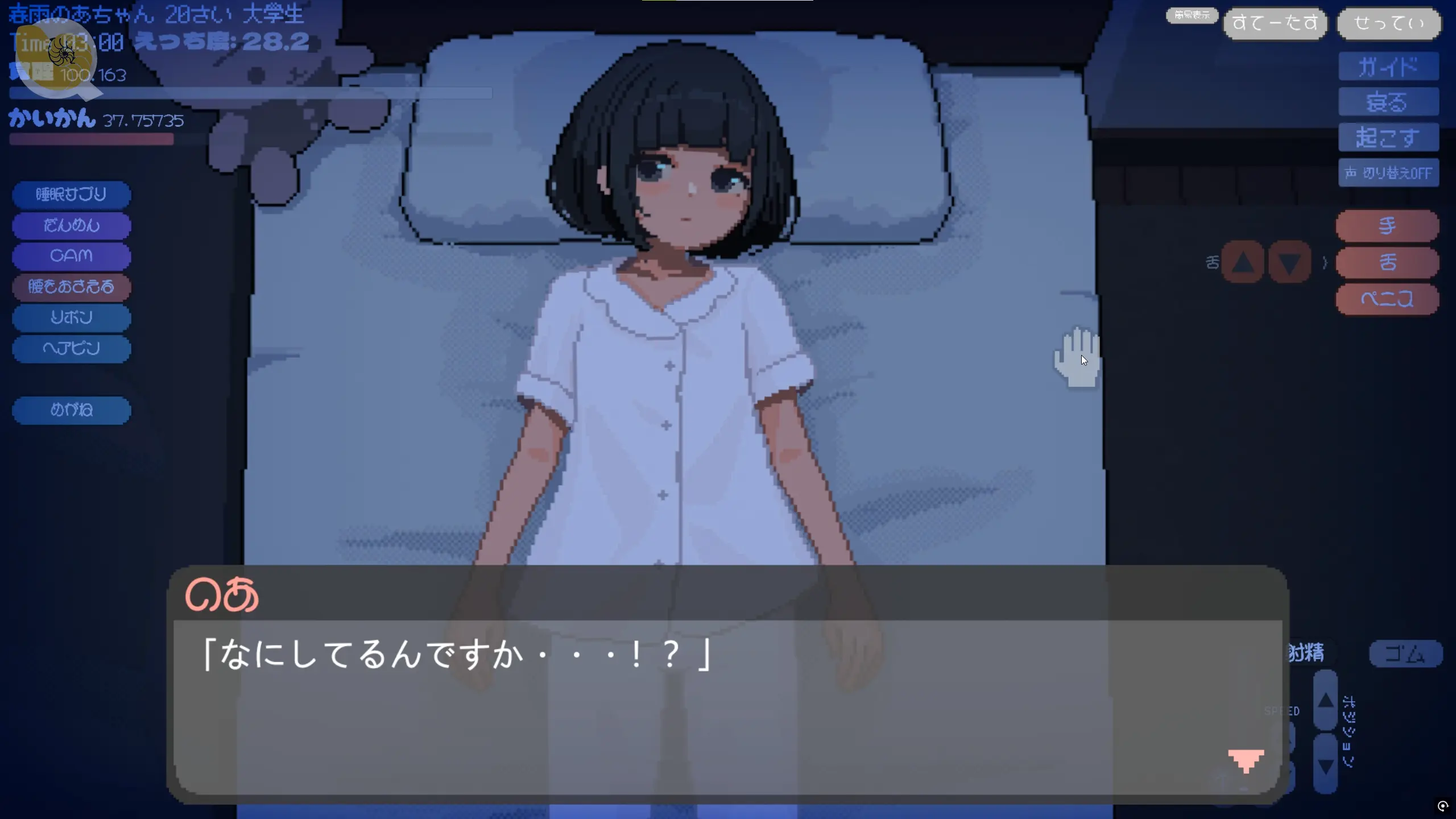Show the ガイド guide

coord(1388,67)
